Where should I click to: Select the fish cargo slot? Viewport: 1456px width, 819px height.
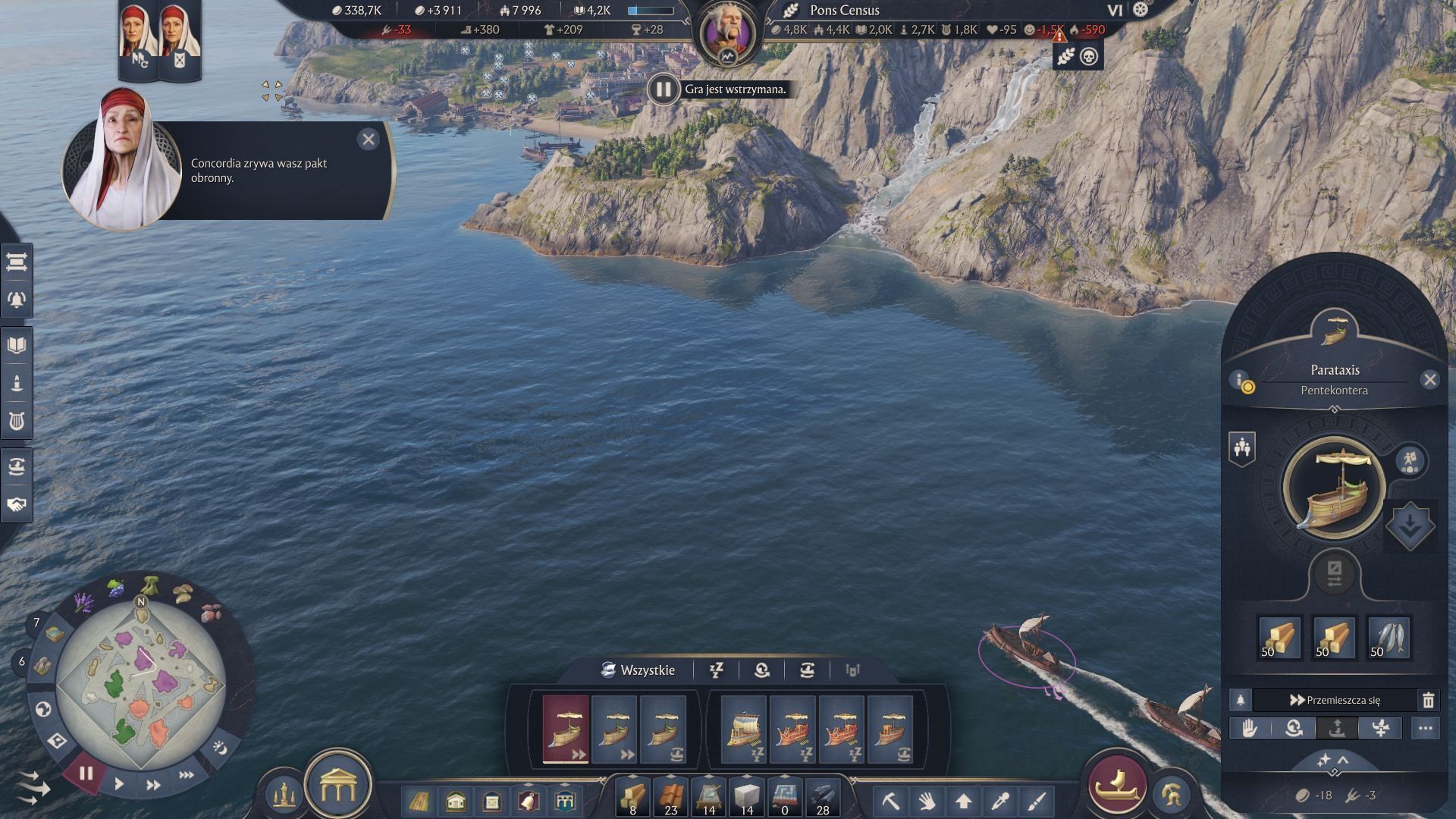[x=1389, y=638]
